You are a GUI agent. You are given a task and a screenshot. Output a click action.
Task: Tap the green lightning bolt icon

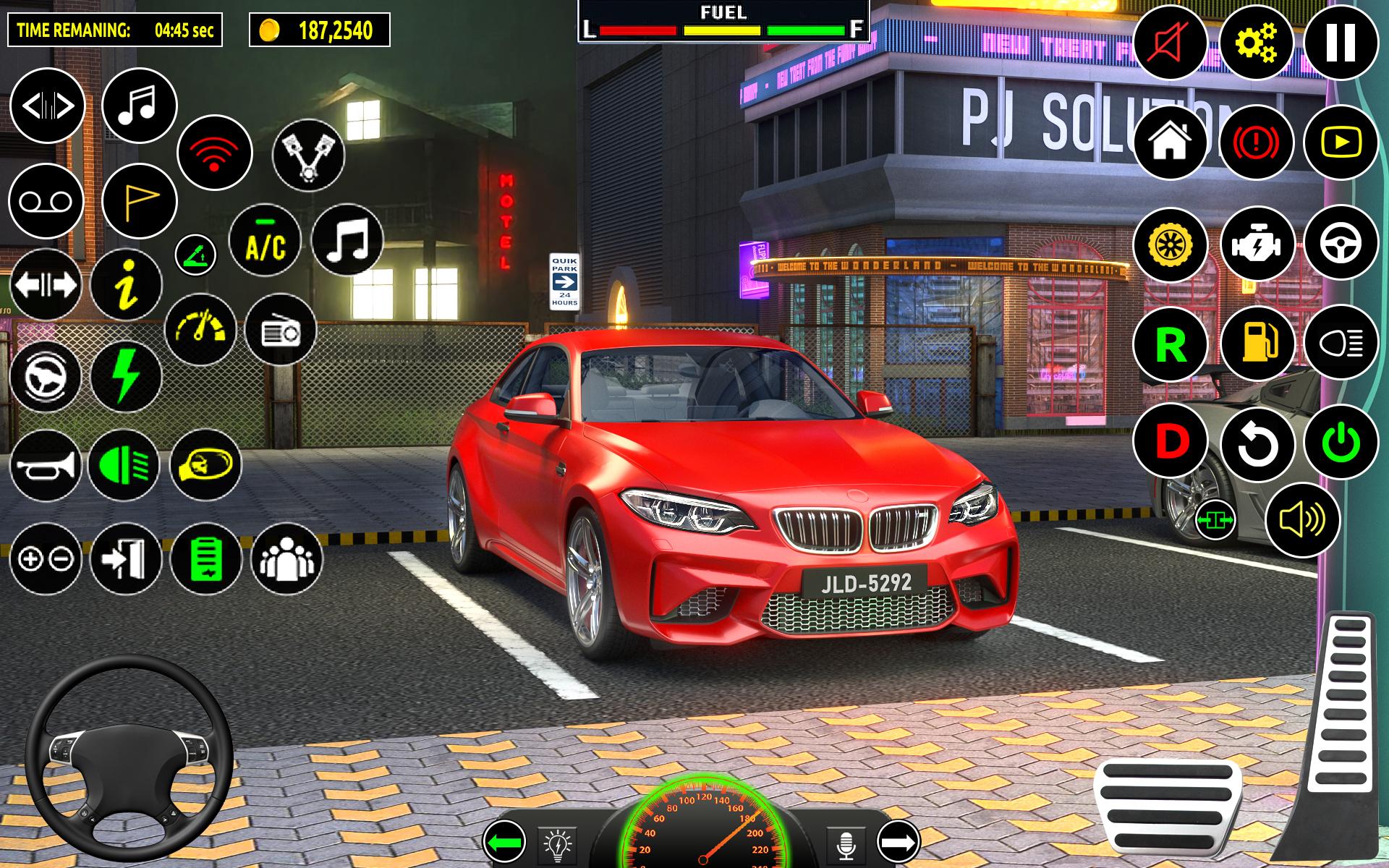tap(126, 377)
